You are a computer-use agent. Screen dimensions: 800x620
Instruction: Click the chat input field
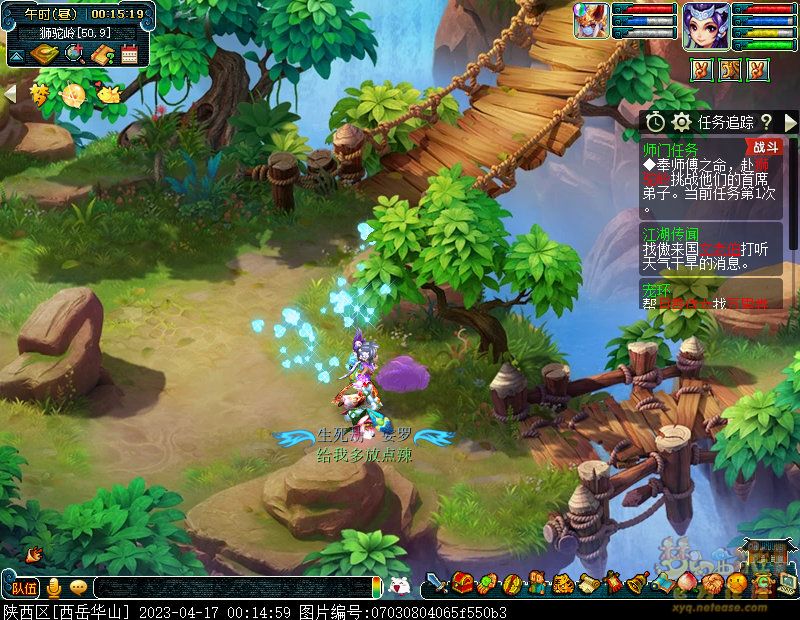230,587
